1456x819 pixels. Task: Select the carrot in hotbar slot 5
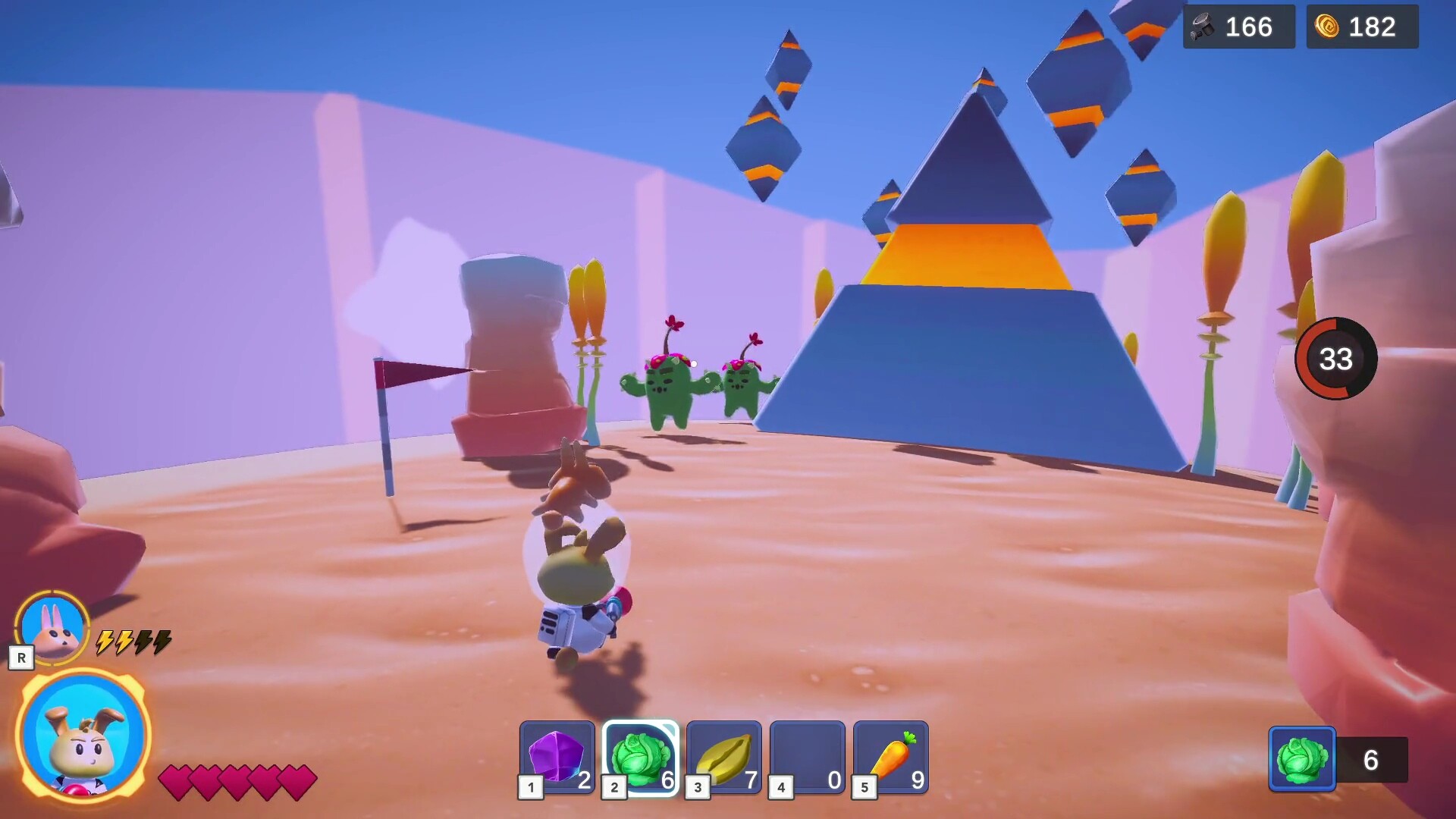tap(889, 756)
